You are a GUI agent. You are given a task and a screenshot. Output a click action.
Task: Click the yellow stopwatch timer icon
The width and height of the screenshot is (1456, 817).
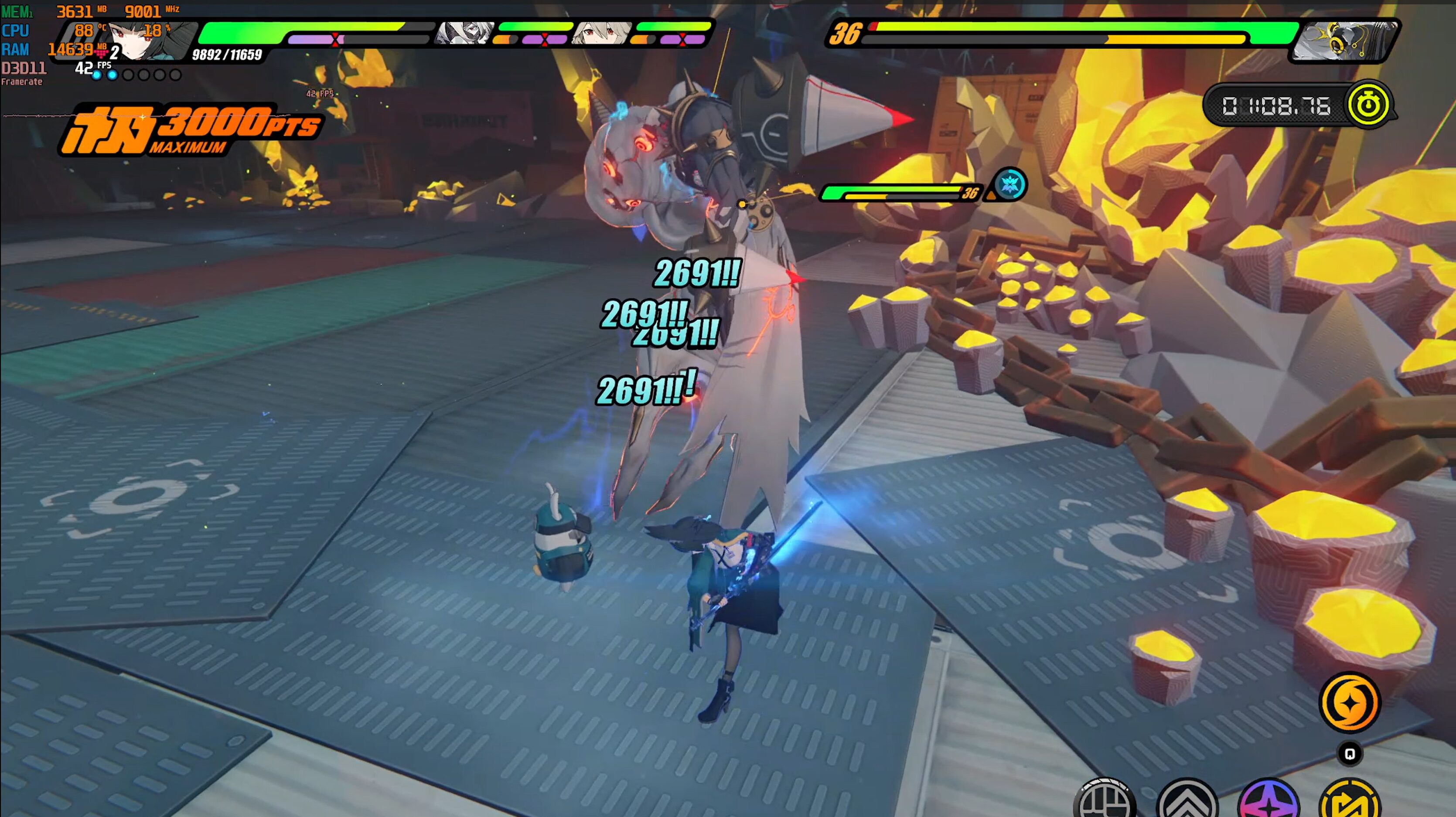tap(1368, 105)
